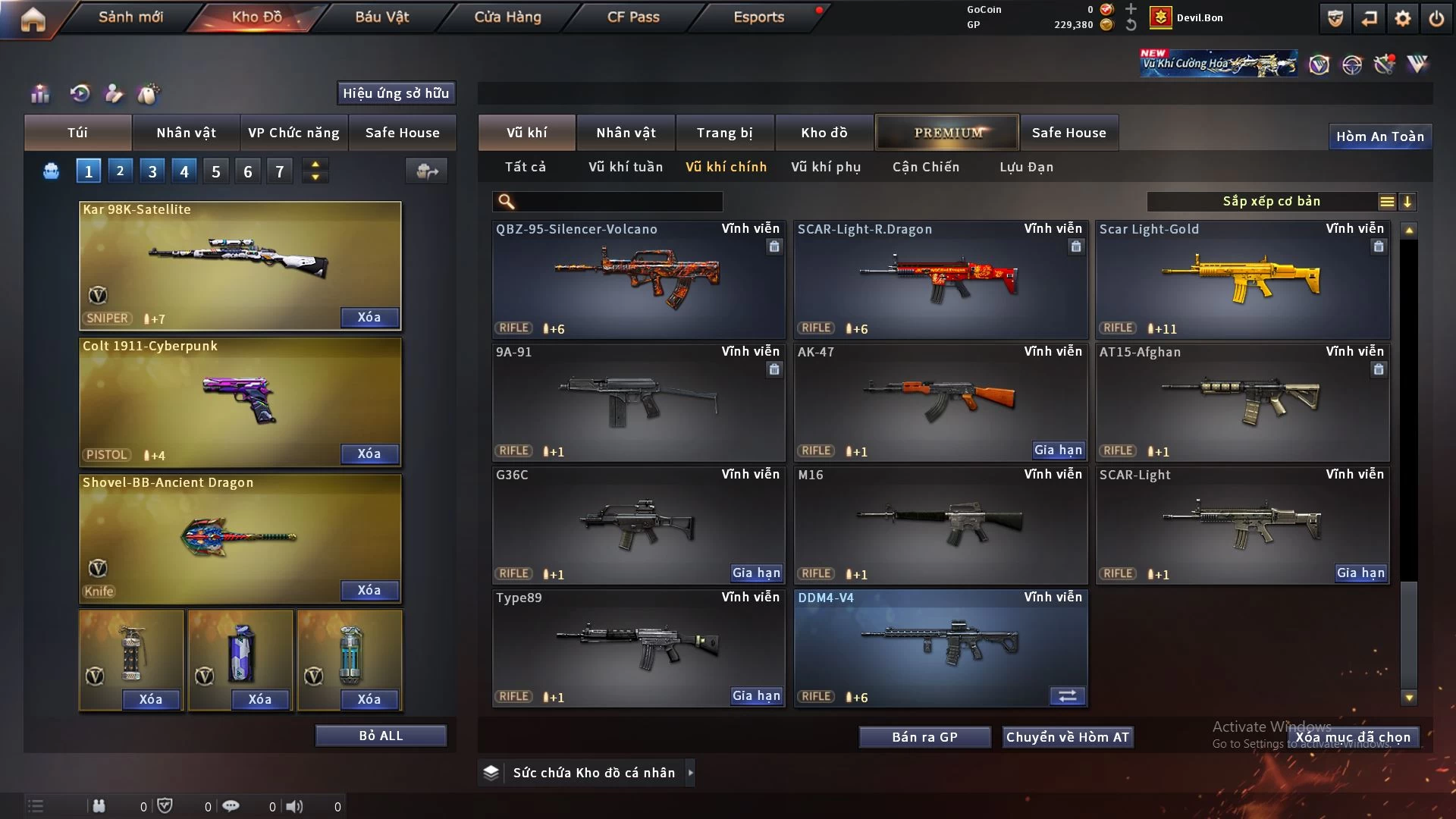The image size is (1456, 819).
Task: Click the power exit icon
Action: click(1436, 18)
